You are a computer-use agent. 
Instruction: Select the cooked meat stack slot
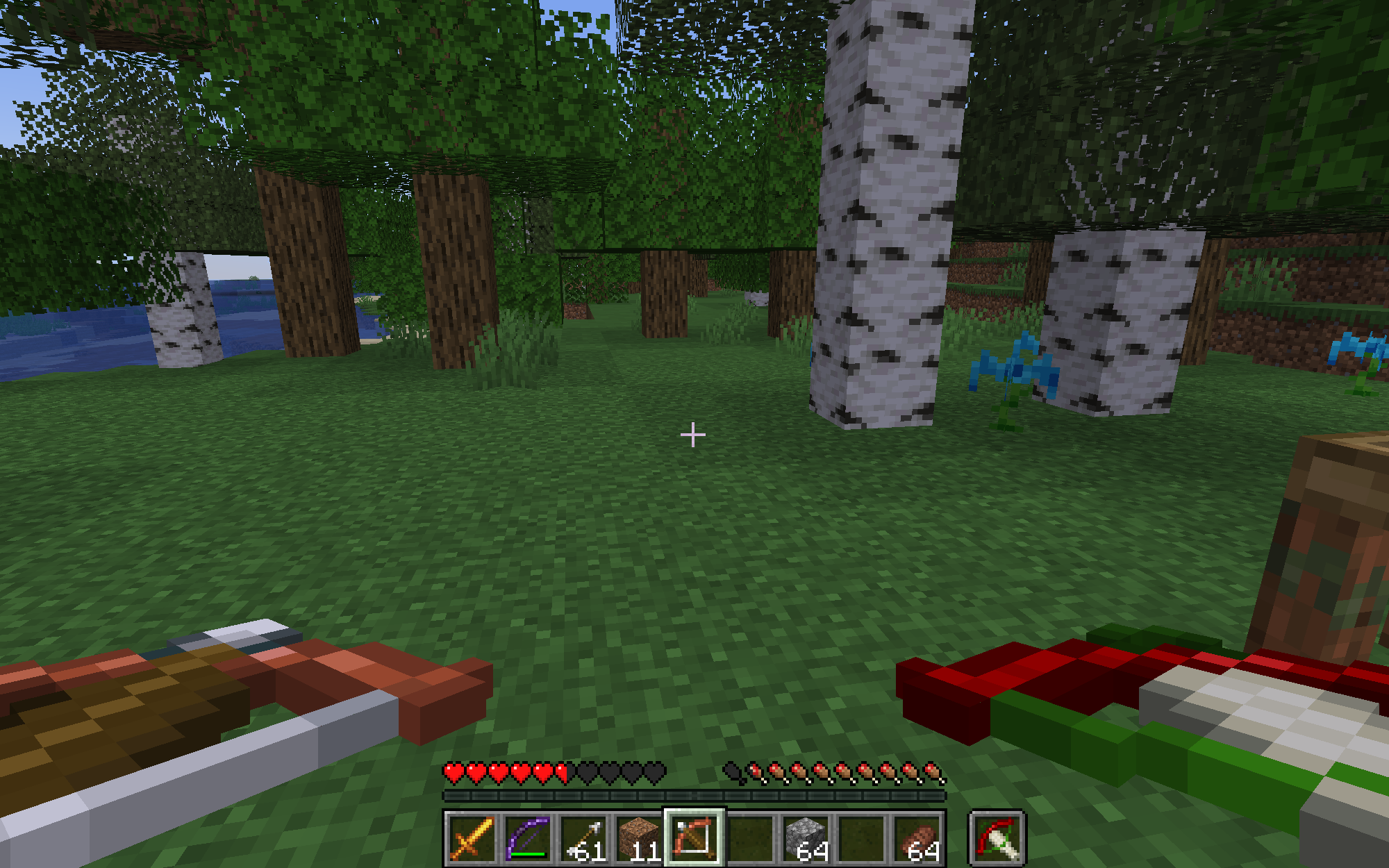tap(917, 838)
